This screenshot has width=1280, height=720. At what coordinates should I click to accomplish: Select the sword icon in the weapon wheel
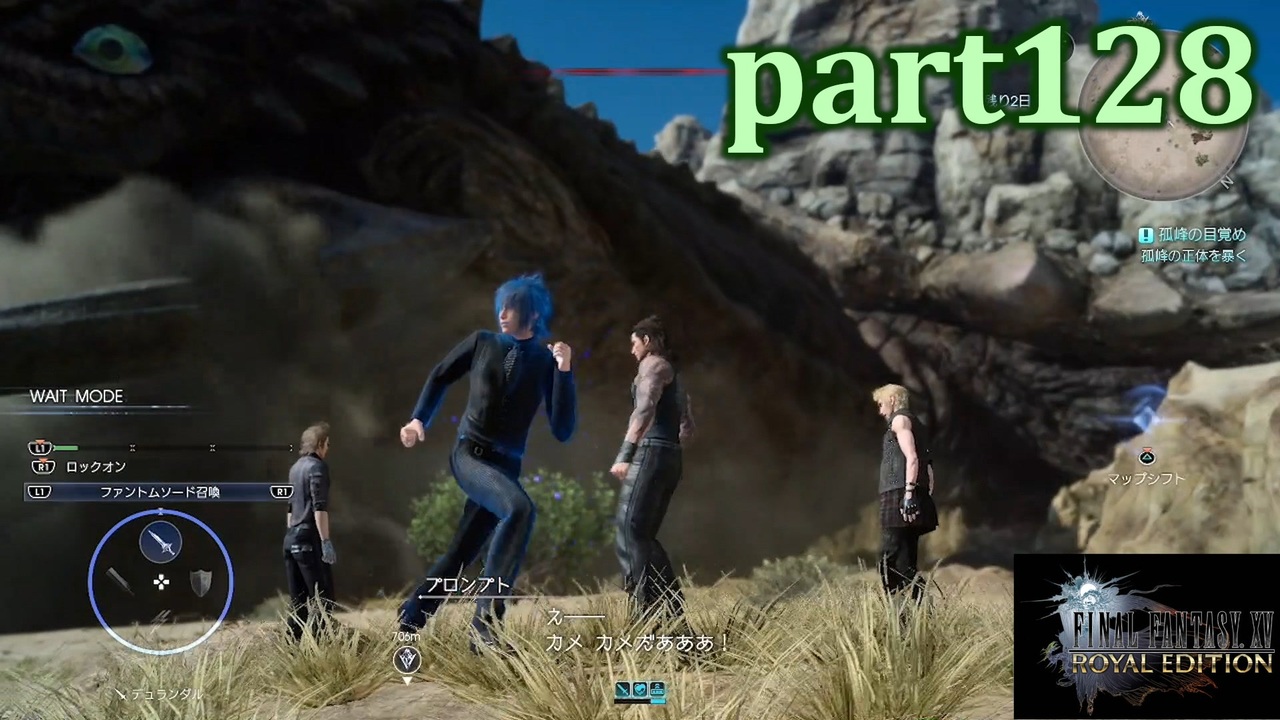tap(160, 541)
